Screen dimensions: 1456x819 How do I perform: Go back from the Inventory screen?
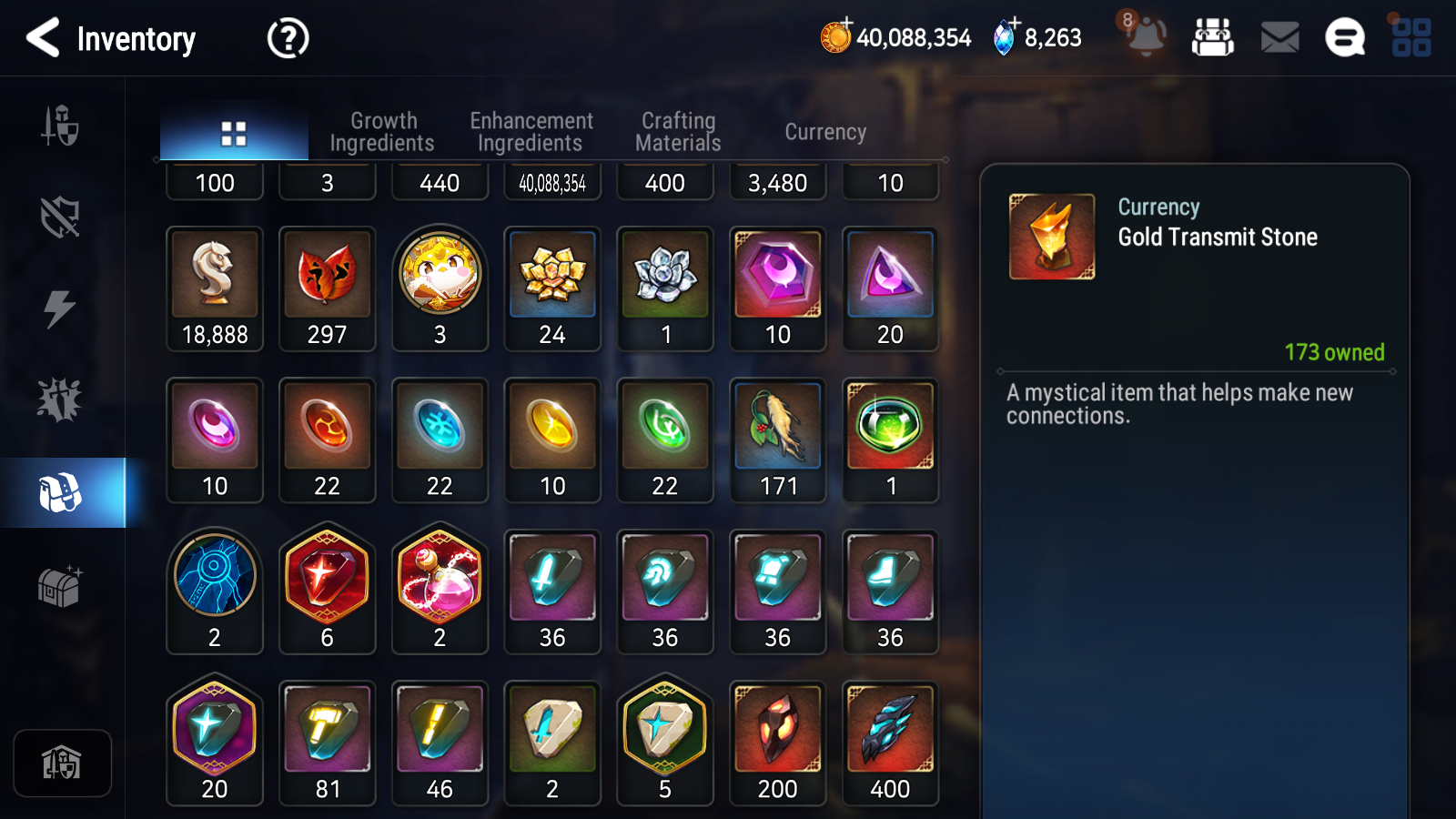pyautogui.click(x=41, y=38)
